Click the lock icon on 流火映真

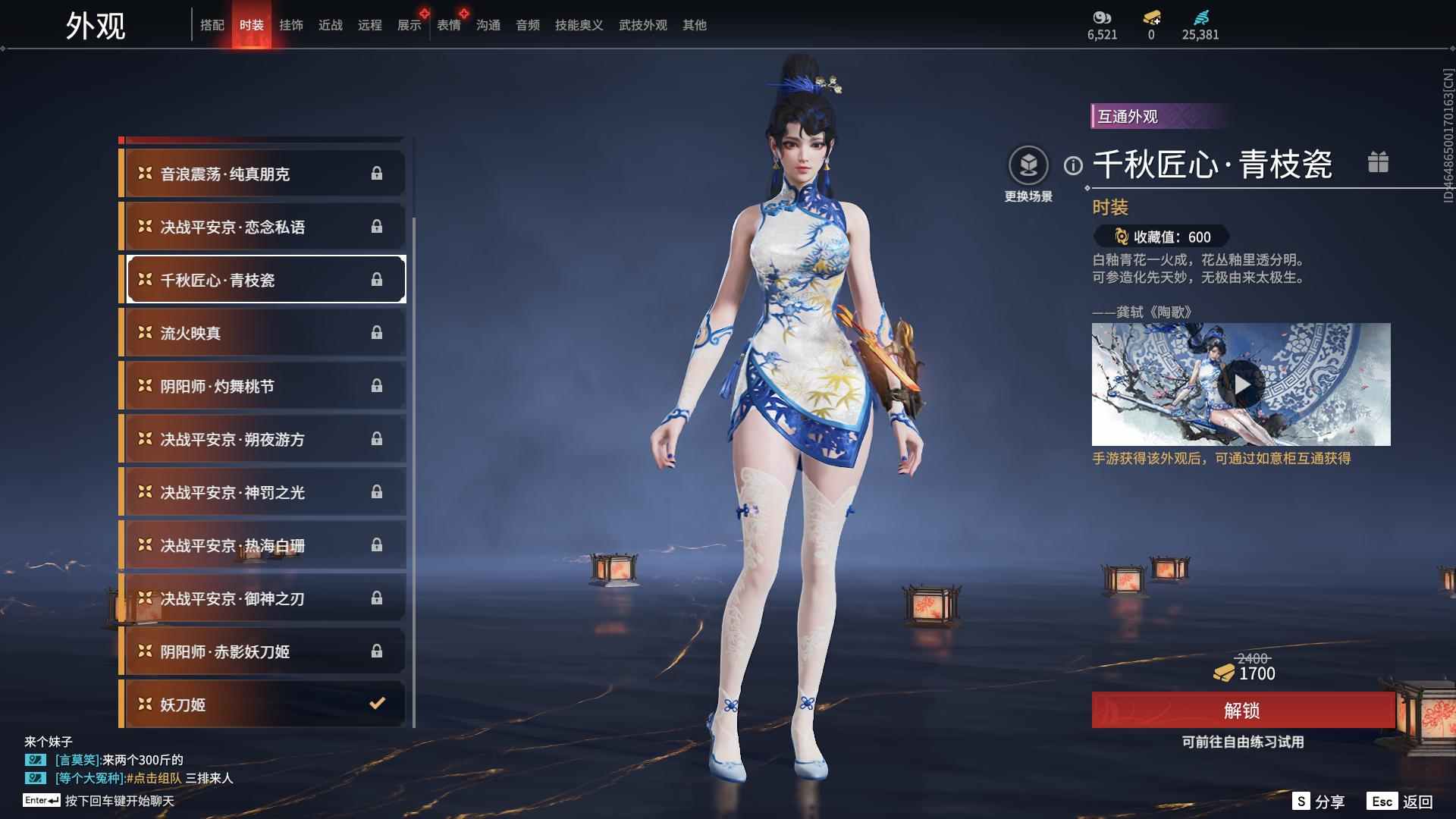click(x=377, y=332)
